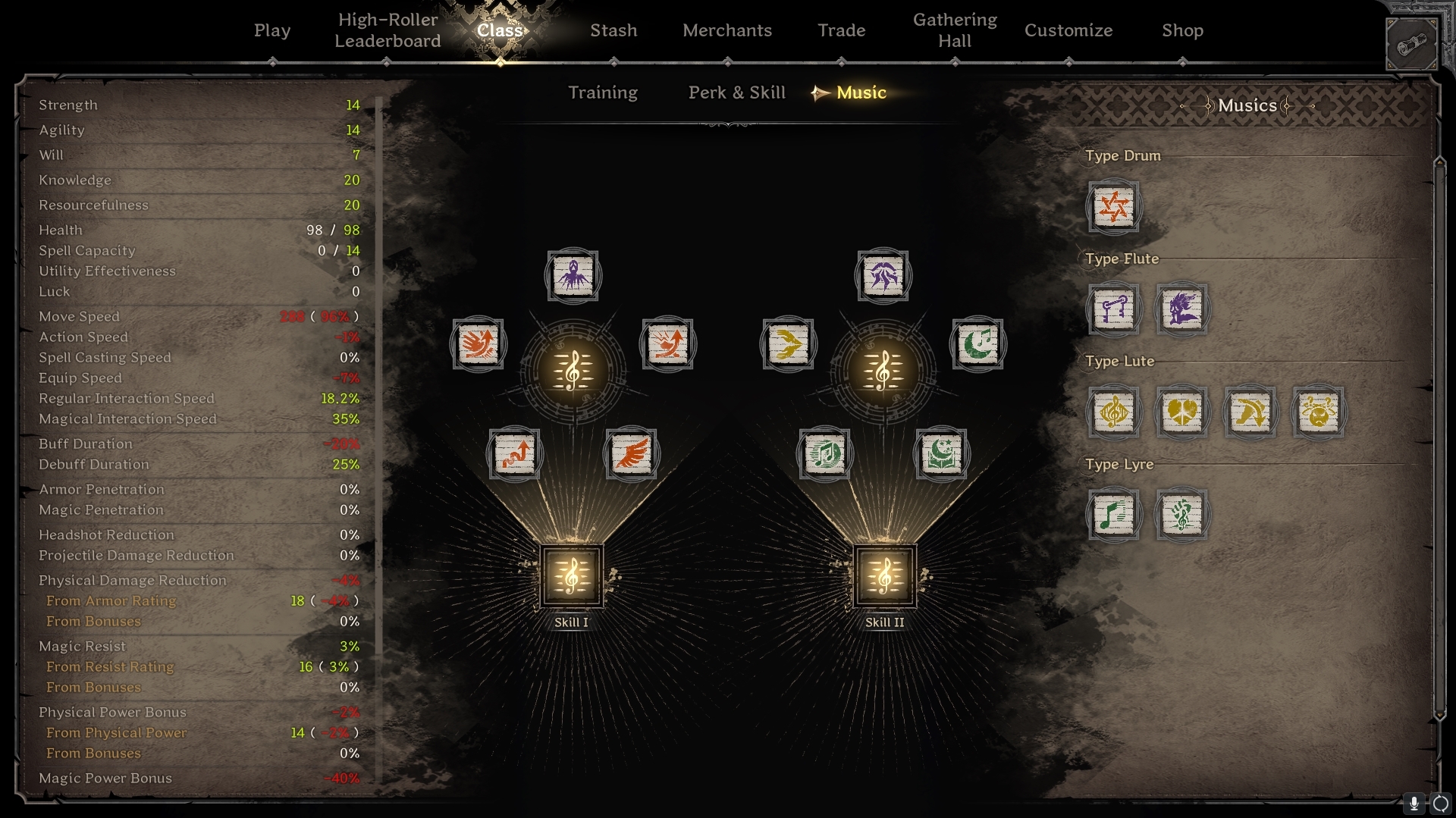
Task: Toggle the microphone icon
Action: 1414,804
